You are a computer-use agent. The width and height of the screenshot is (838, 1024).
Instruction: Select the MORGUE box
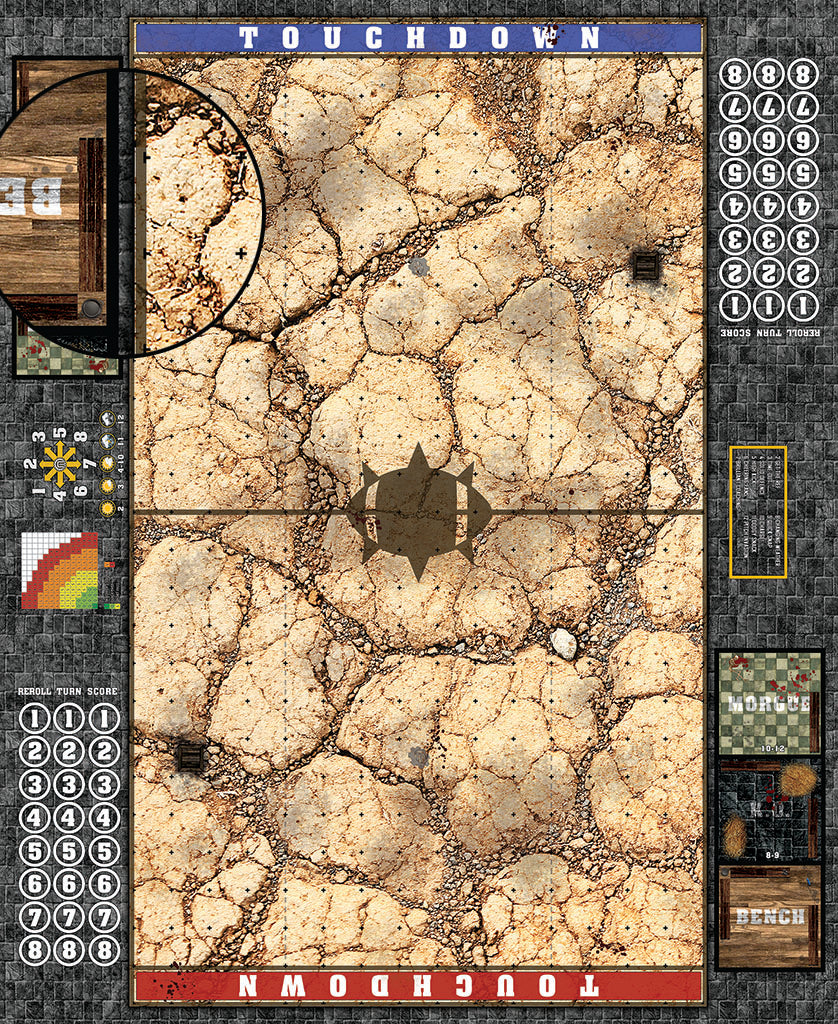(769, 702)
